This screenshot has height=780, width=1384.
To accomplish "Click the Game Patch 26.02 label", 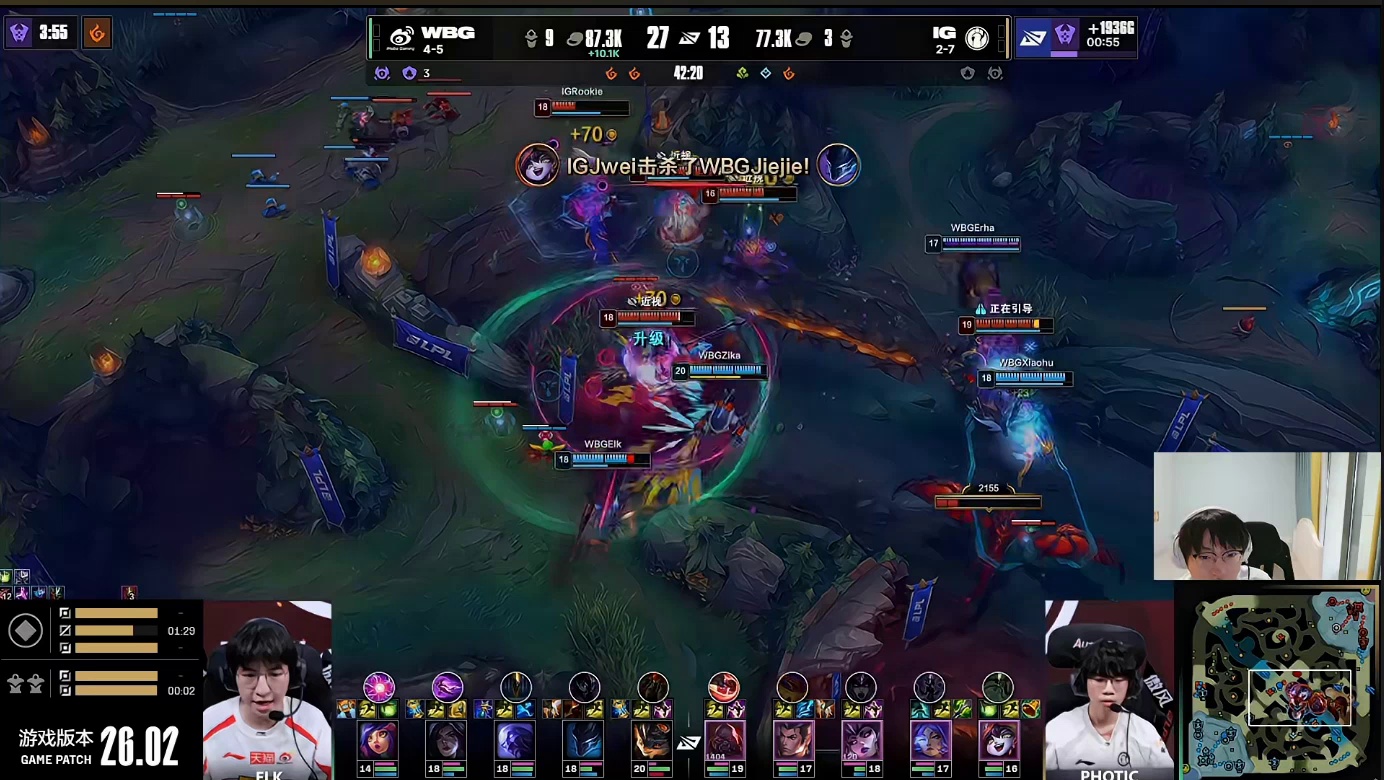I will point(100,746).
